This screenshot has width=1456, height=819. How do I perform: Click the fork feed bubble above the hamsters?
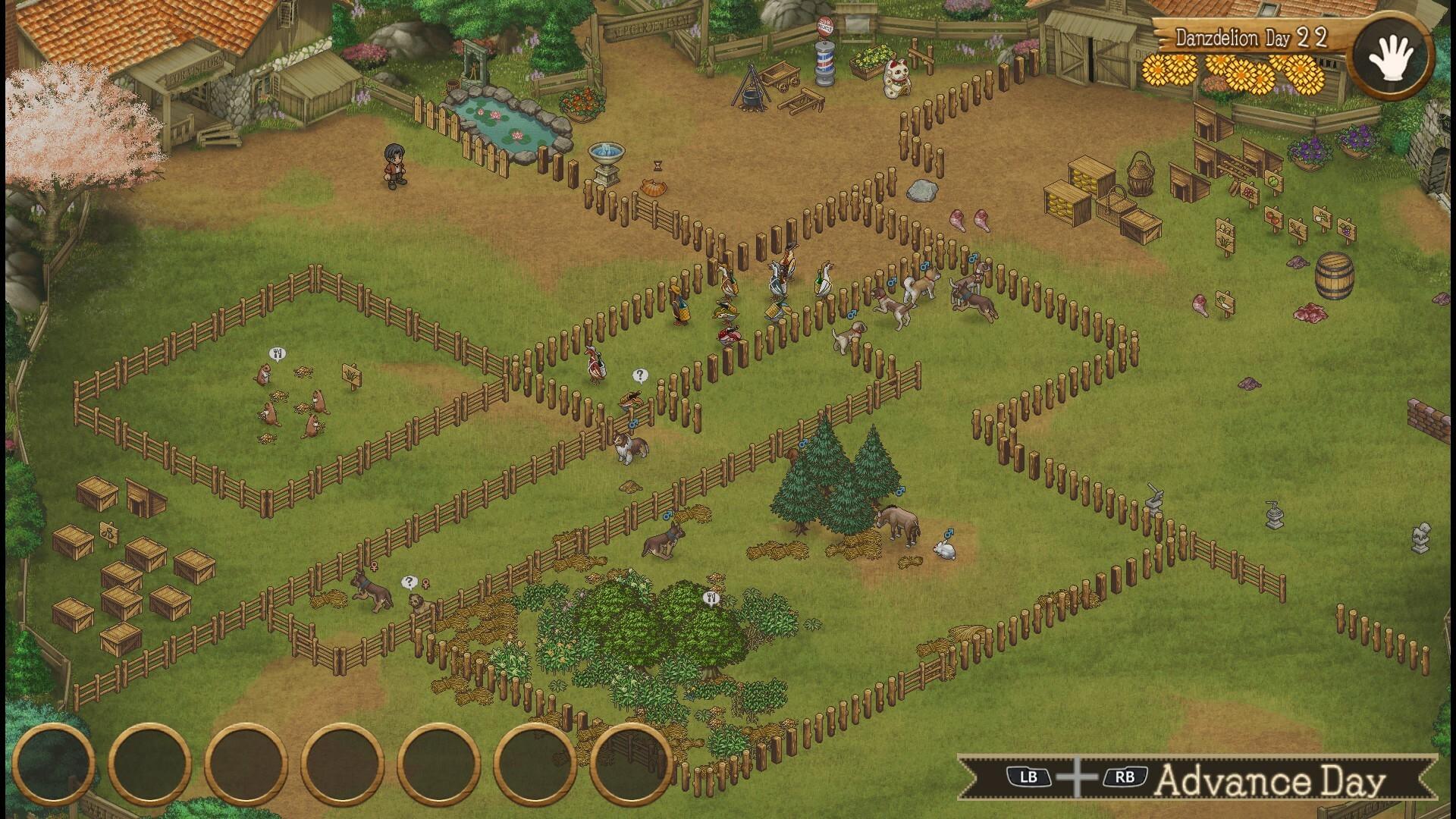pos(276,351)
